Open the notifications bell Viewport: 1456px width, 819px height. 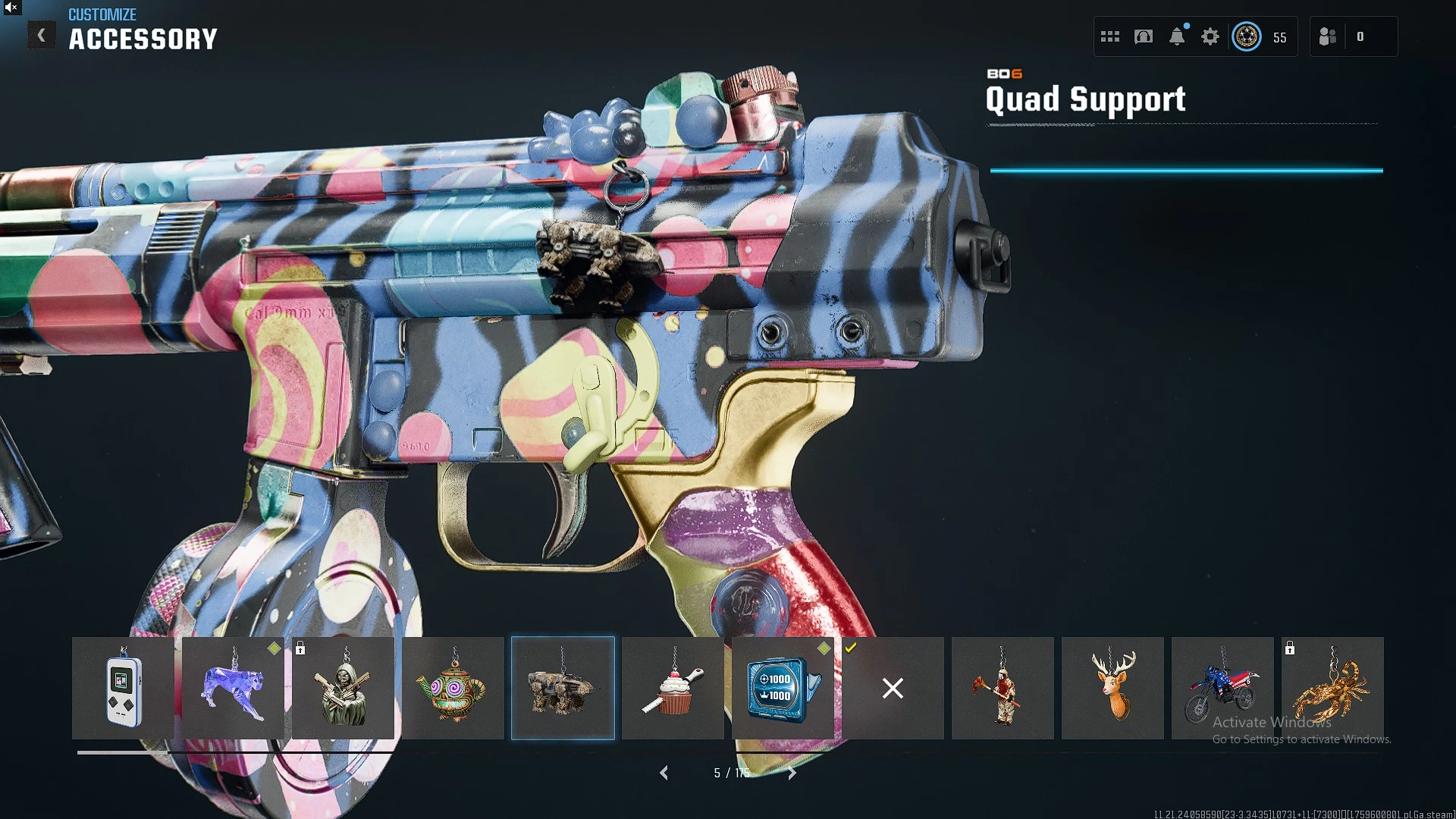1177,36
